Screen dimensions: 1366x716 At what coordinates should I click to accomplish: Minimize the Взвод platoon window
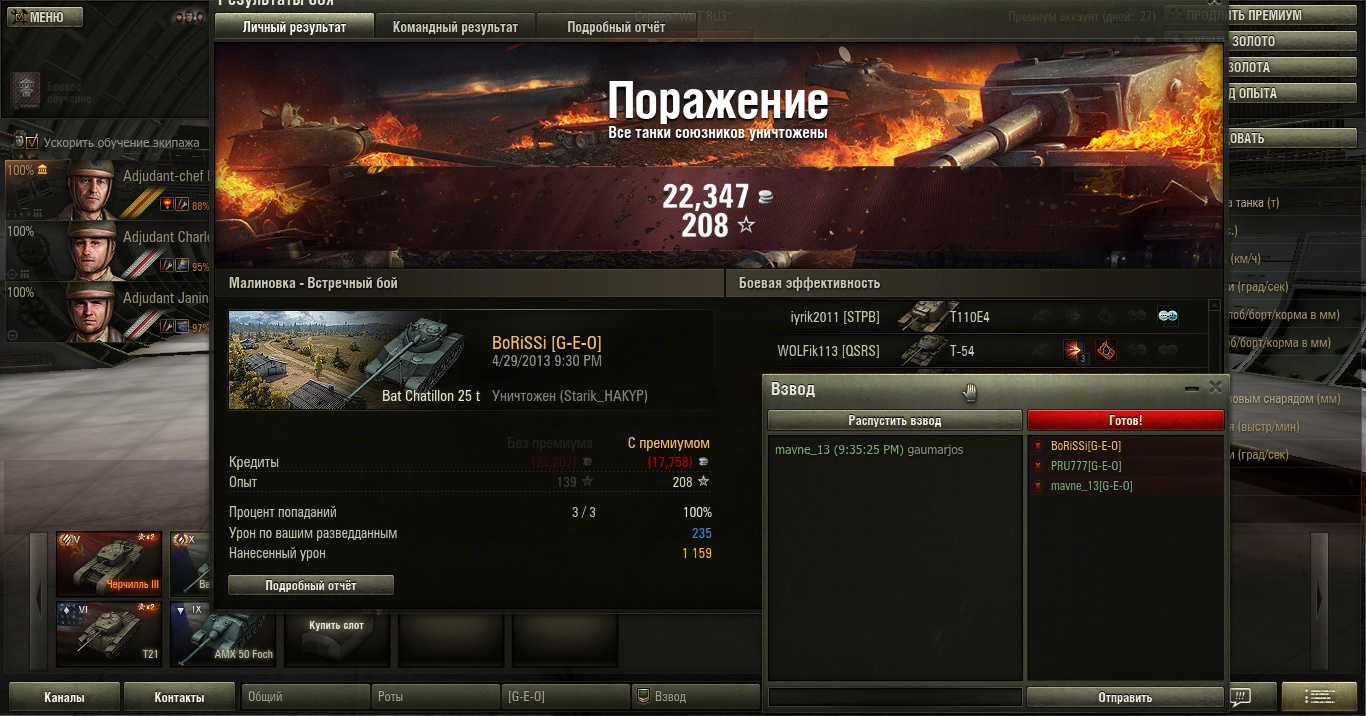(x=1191, y=387)
